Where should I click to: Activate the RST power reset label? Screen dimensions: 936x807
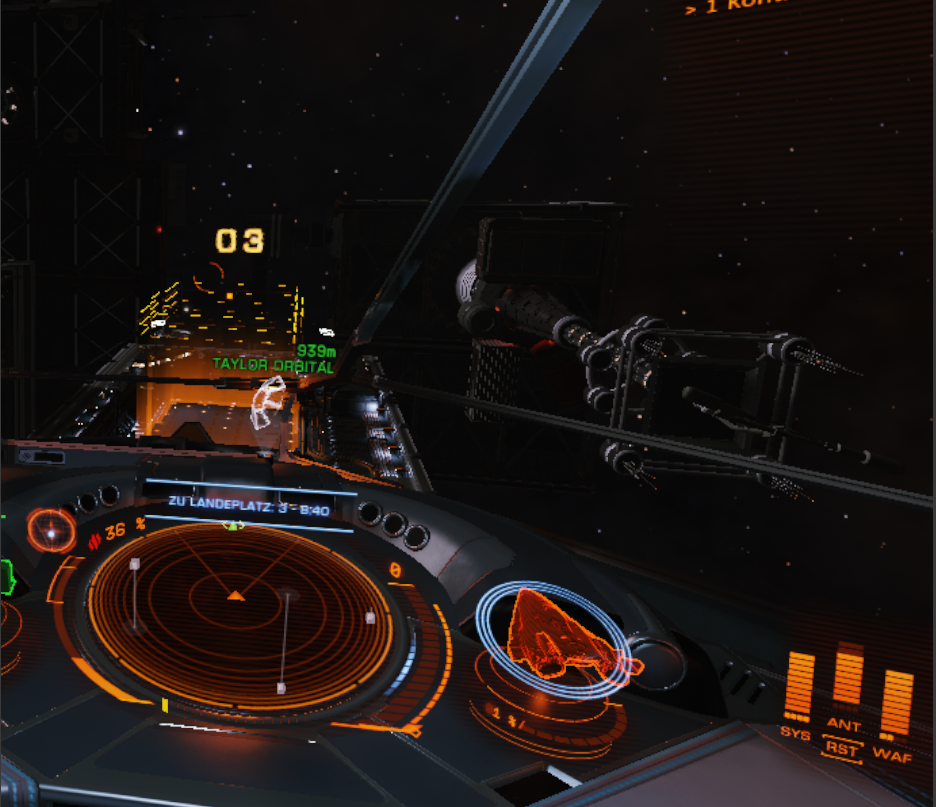pyautogui.click(x=843, y=746)
